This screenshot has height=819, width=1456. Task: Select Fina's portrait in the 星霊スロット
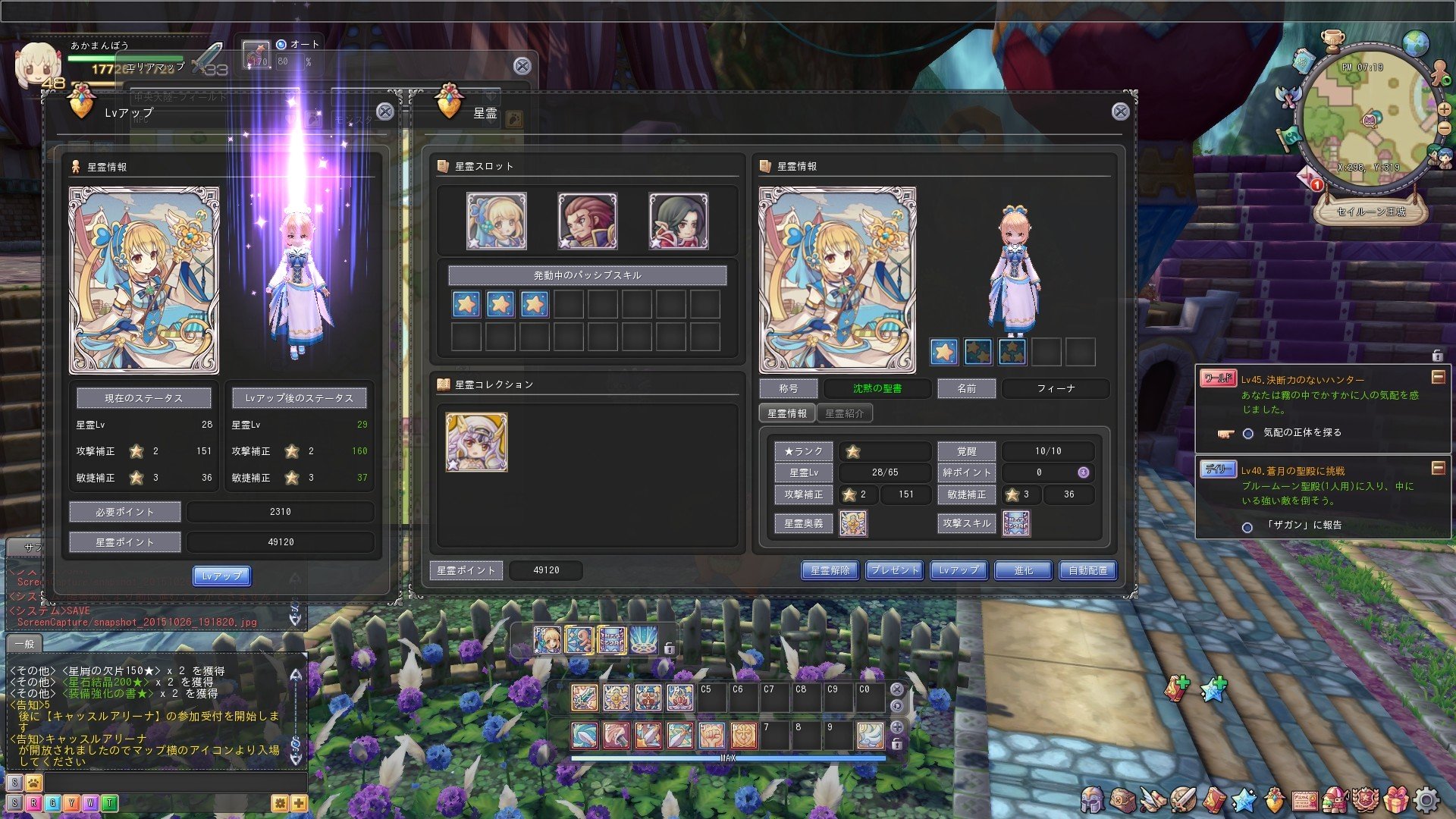[497, 221]
